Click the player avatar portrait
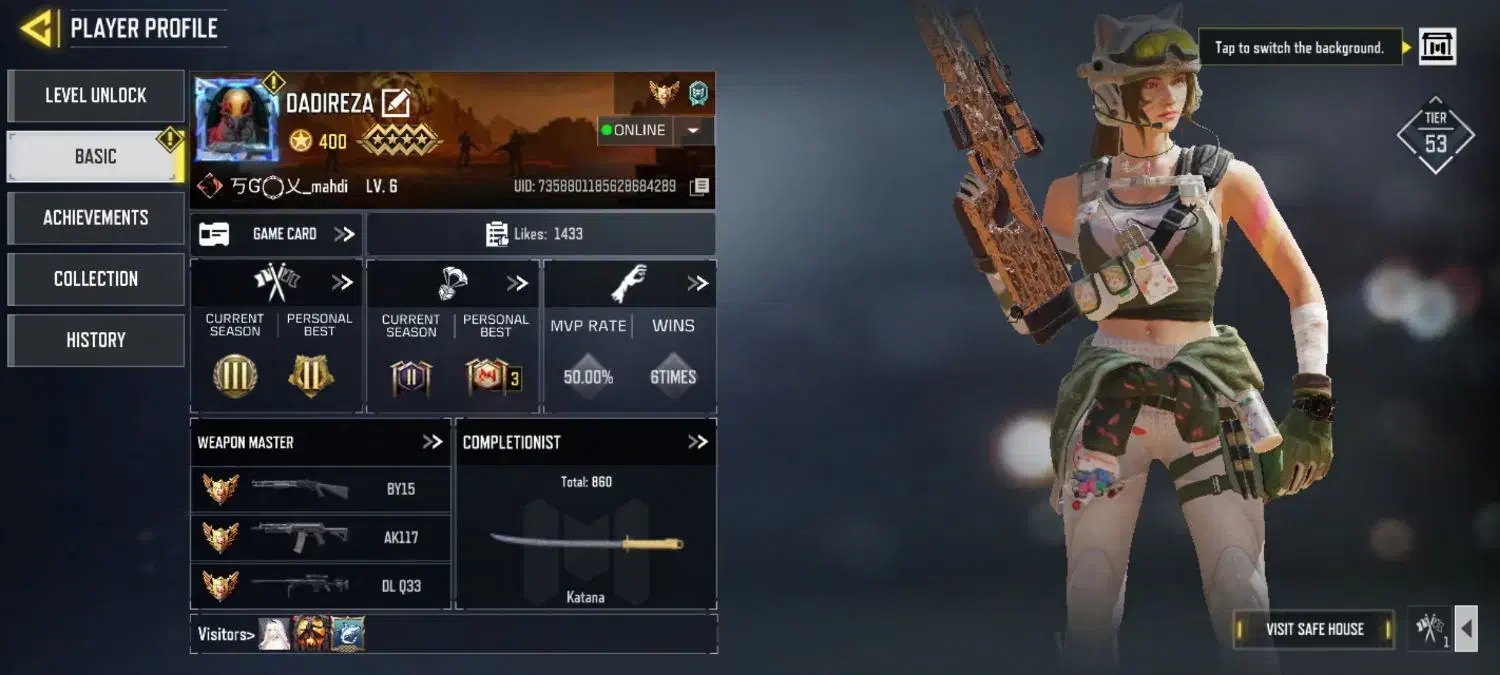The image size is (1500, 675). pyautogui.click(x=237, y=119)
